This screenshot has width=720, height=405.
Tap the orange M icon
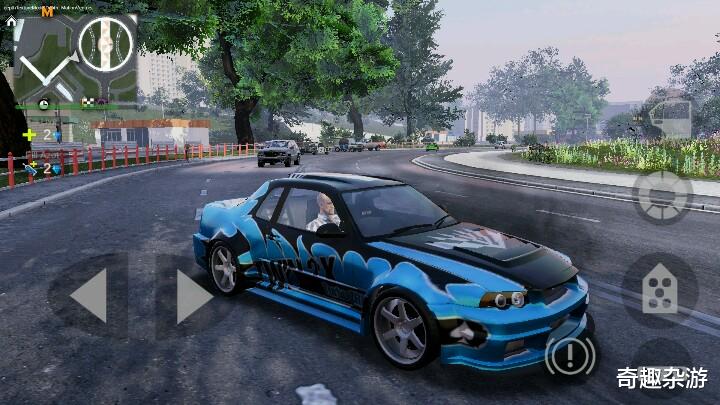click(x=47, y=11)
